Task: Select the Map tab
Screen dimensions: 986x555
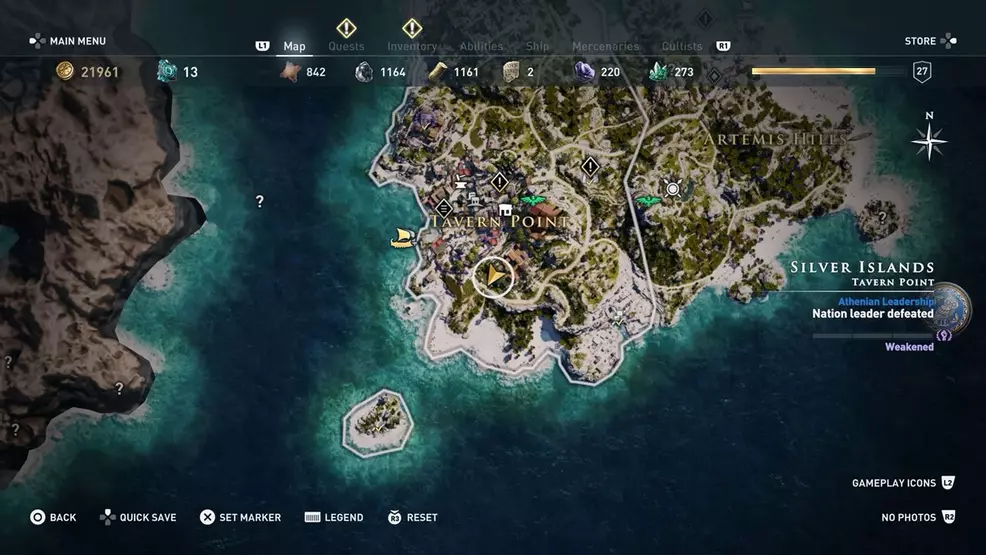Action: [x=294, y=46]
